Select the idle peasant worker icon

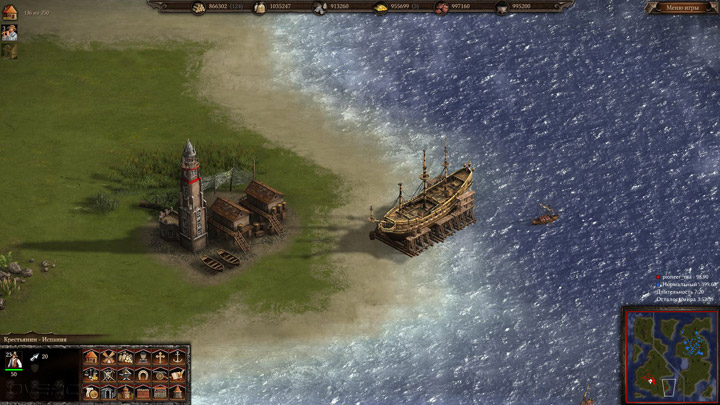tap(10, 32)
